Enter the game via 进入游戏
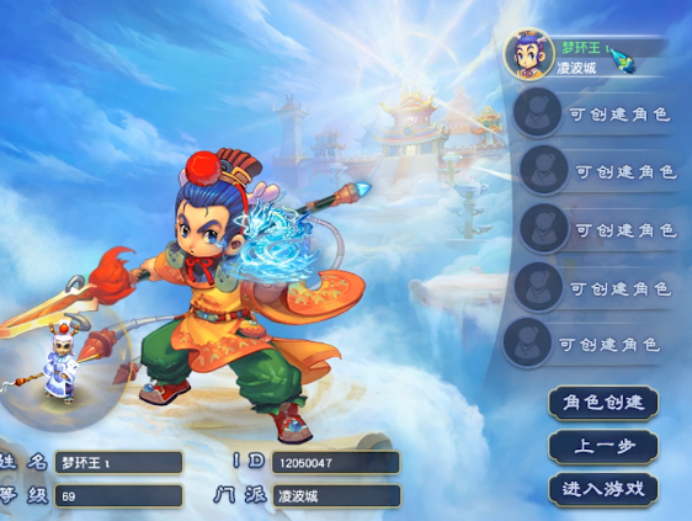The image size is (692, 521). (602, 489)
